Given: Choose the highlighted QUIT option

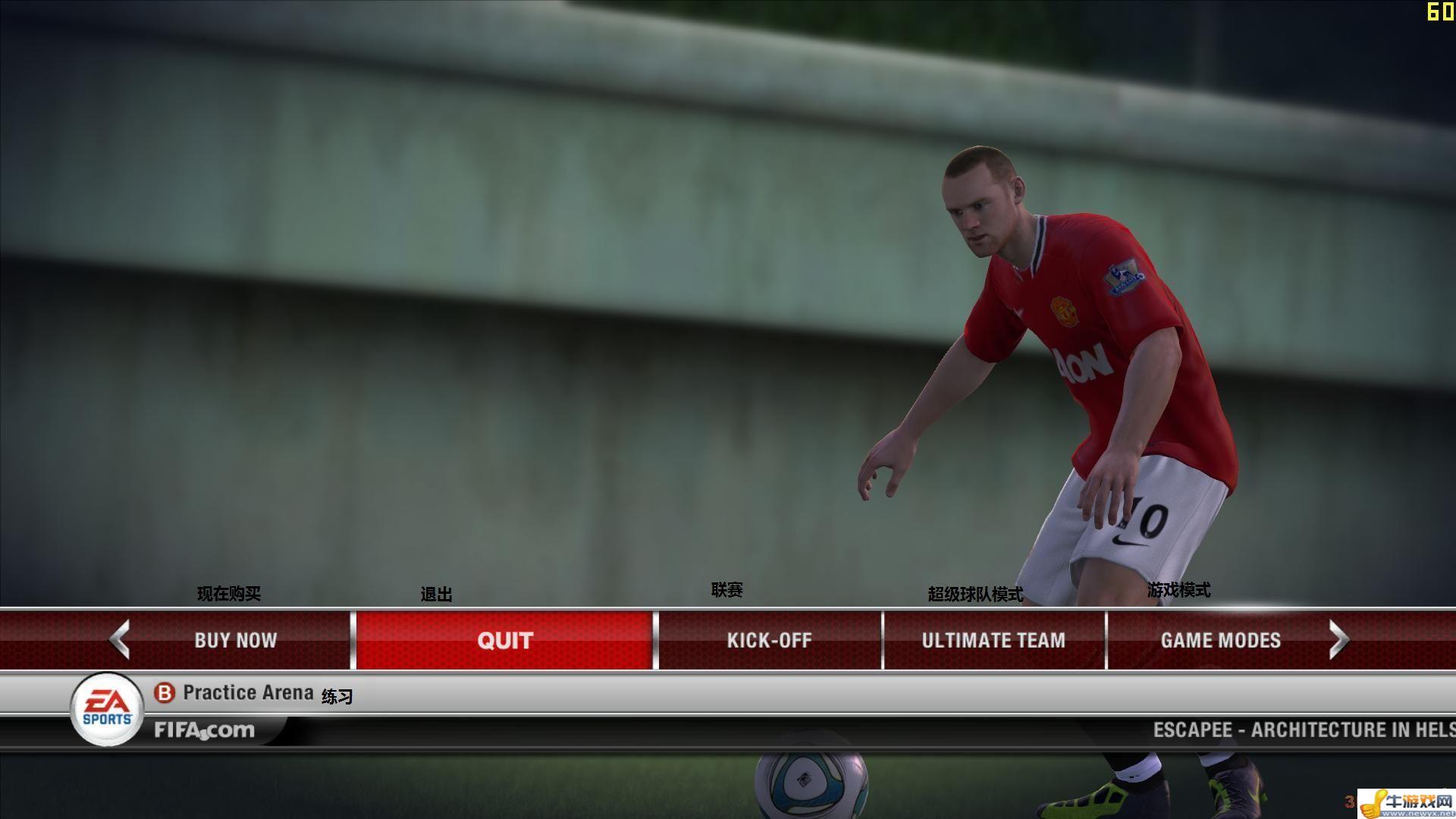Looking at the screenshot, I should (505, 640).
